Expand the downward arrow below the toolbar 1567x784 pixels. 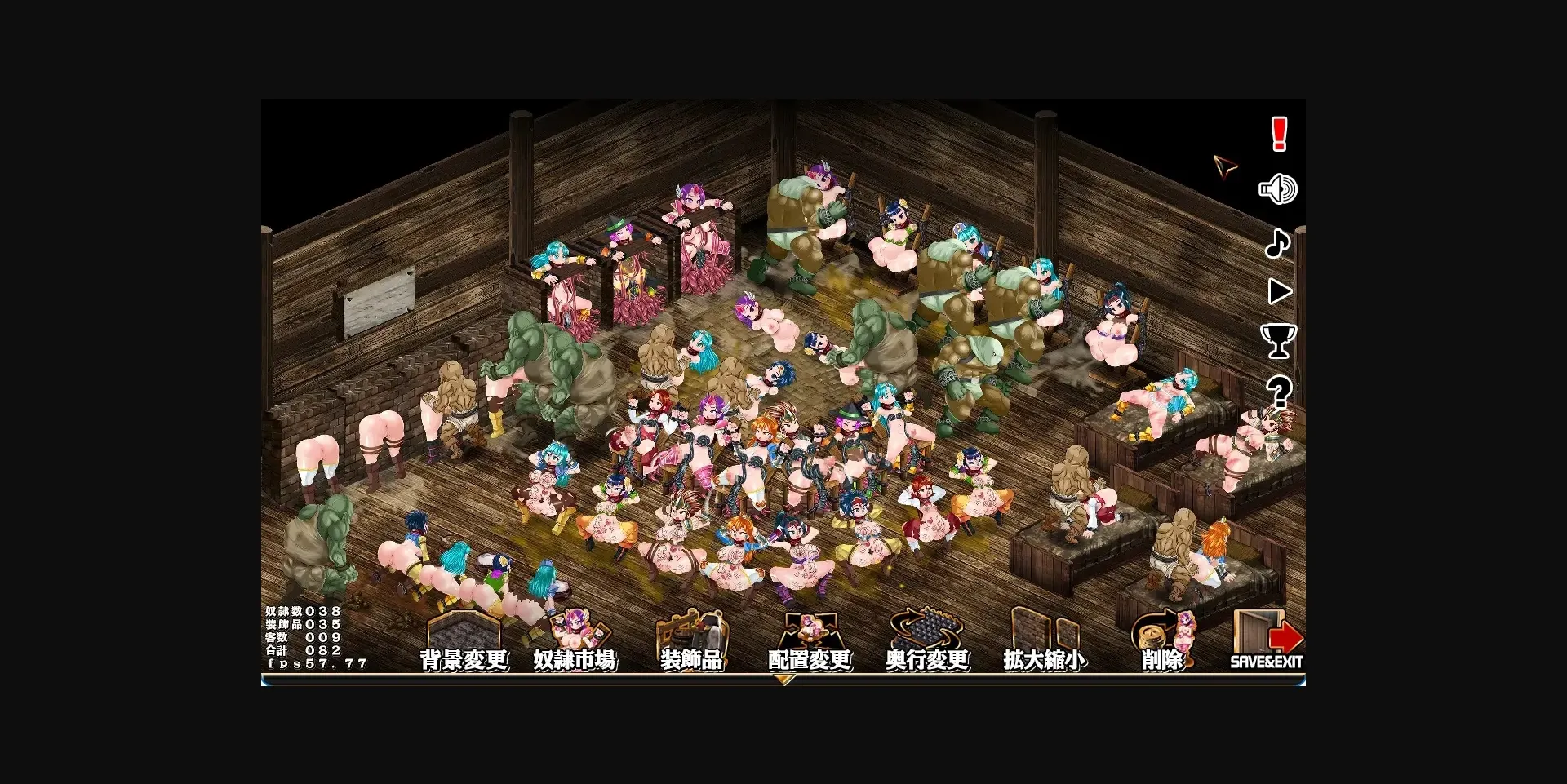pos(786,680)
